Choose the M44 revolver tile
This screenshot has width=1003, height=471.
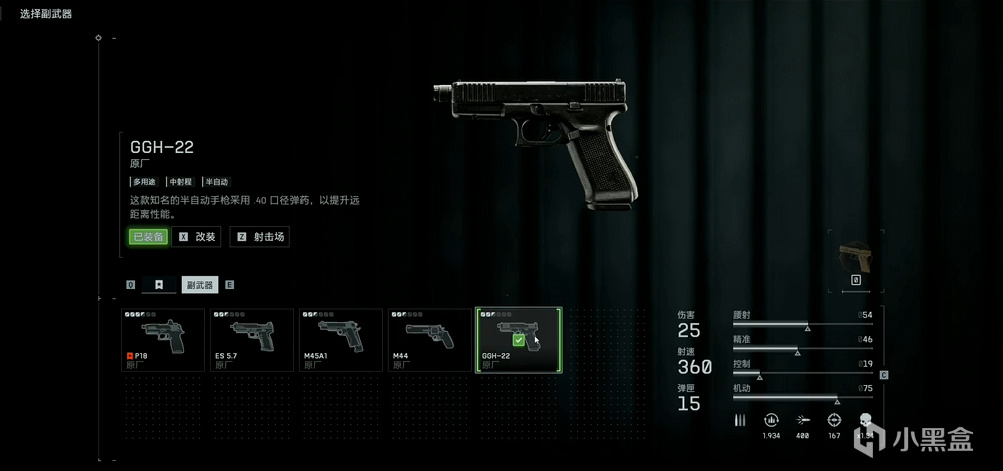pyautogui.click(x=429, y=340)
